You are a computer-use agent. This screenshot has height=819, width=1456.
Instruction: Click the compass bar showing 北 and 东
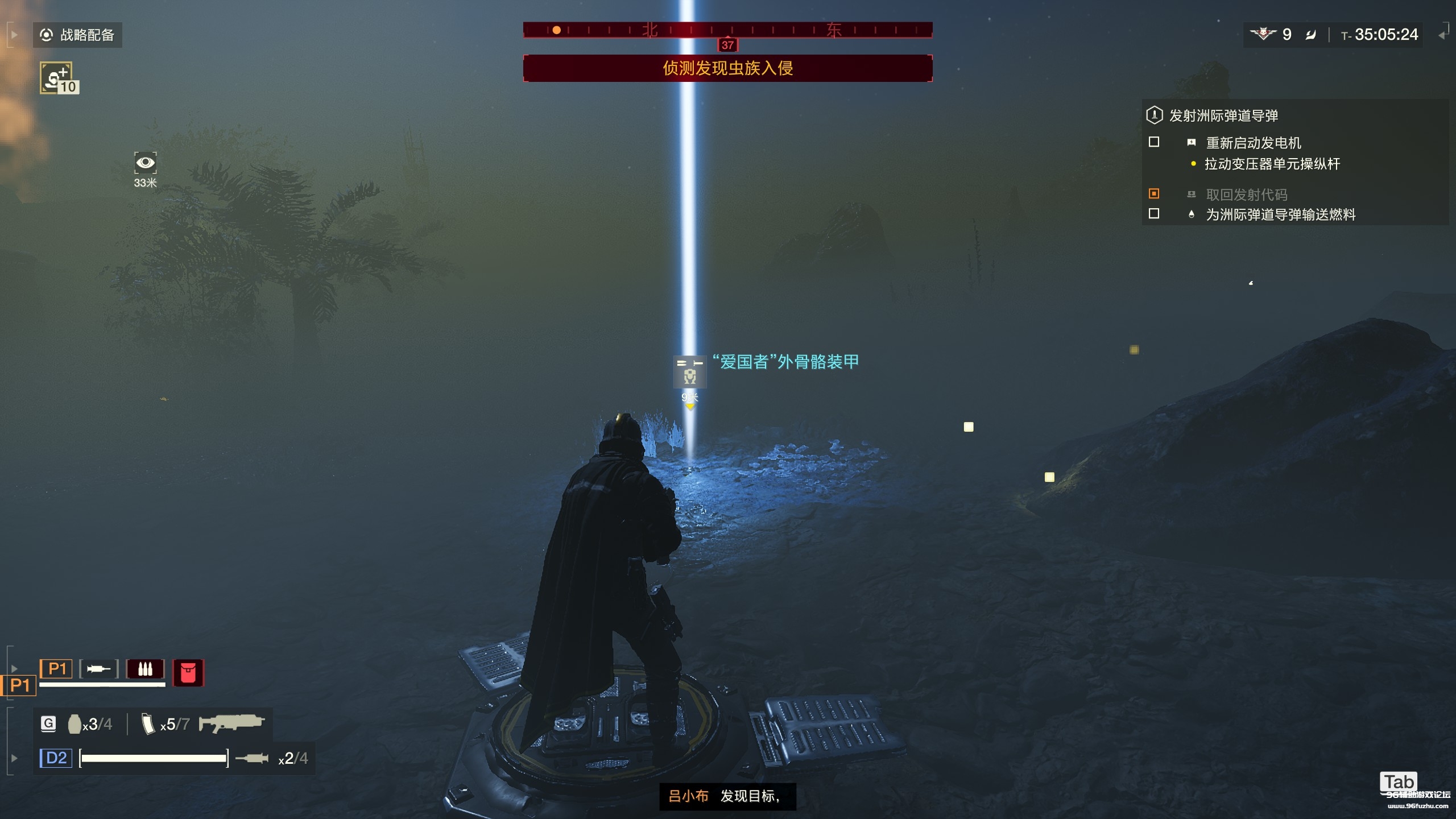(727, 30)
